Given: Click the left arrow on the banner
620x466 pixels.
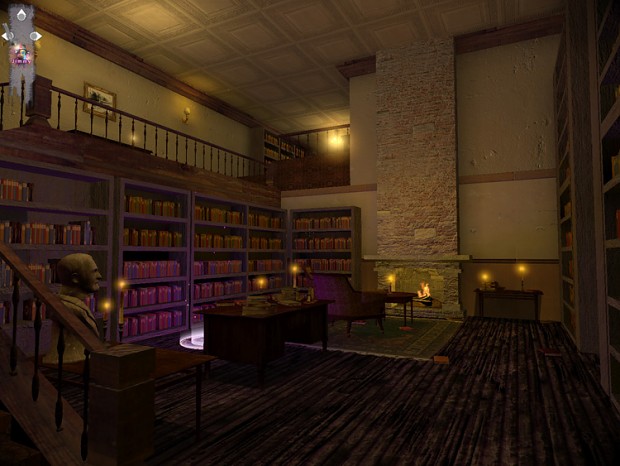Looking at the screenshot, I should click(7, 36).
